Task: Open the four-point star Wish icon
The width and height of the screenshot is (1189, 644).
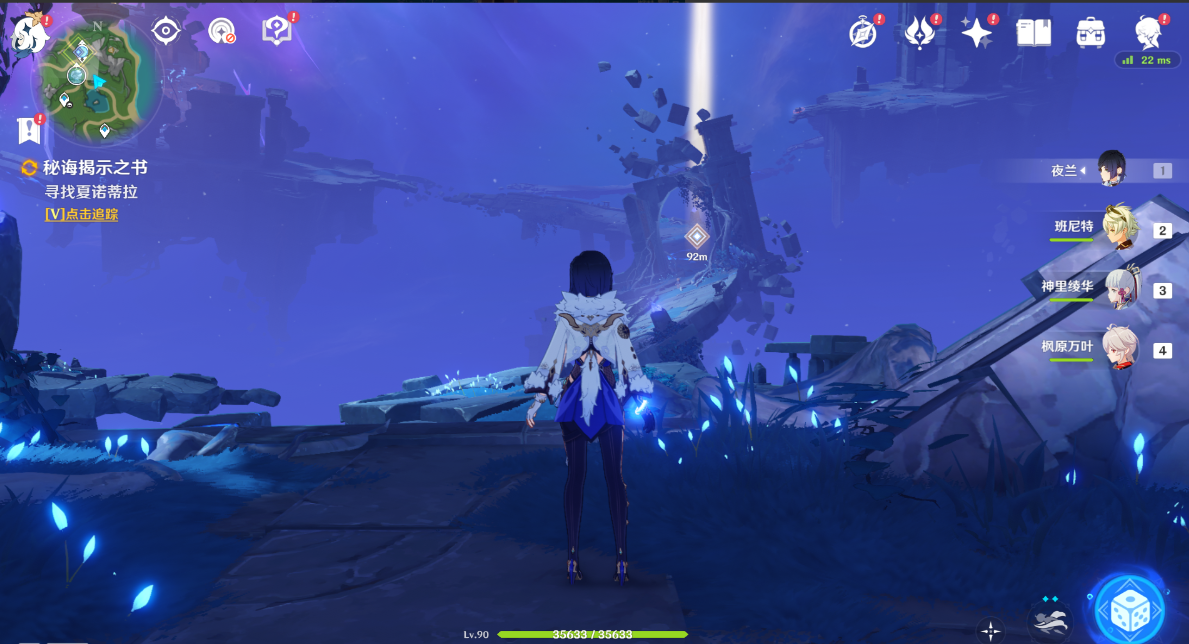Action: point(976,34)
